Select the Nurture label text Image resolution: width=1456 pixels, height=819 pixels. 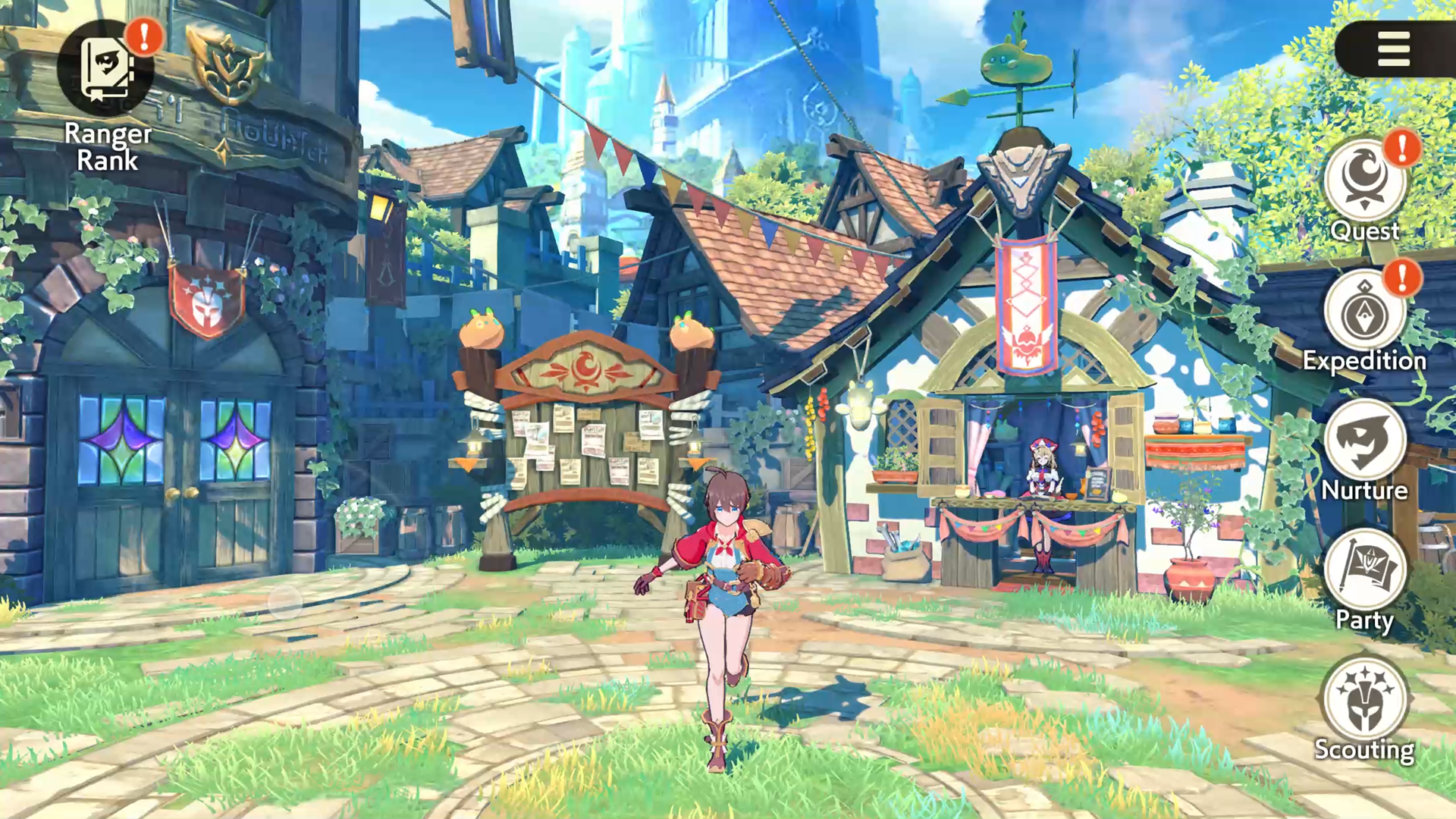point(1365,491)
